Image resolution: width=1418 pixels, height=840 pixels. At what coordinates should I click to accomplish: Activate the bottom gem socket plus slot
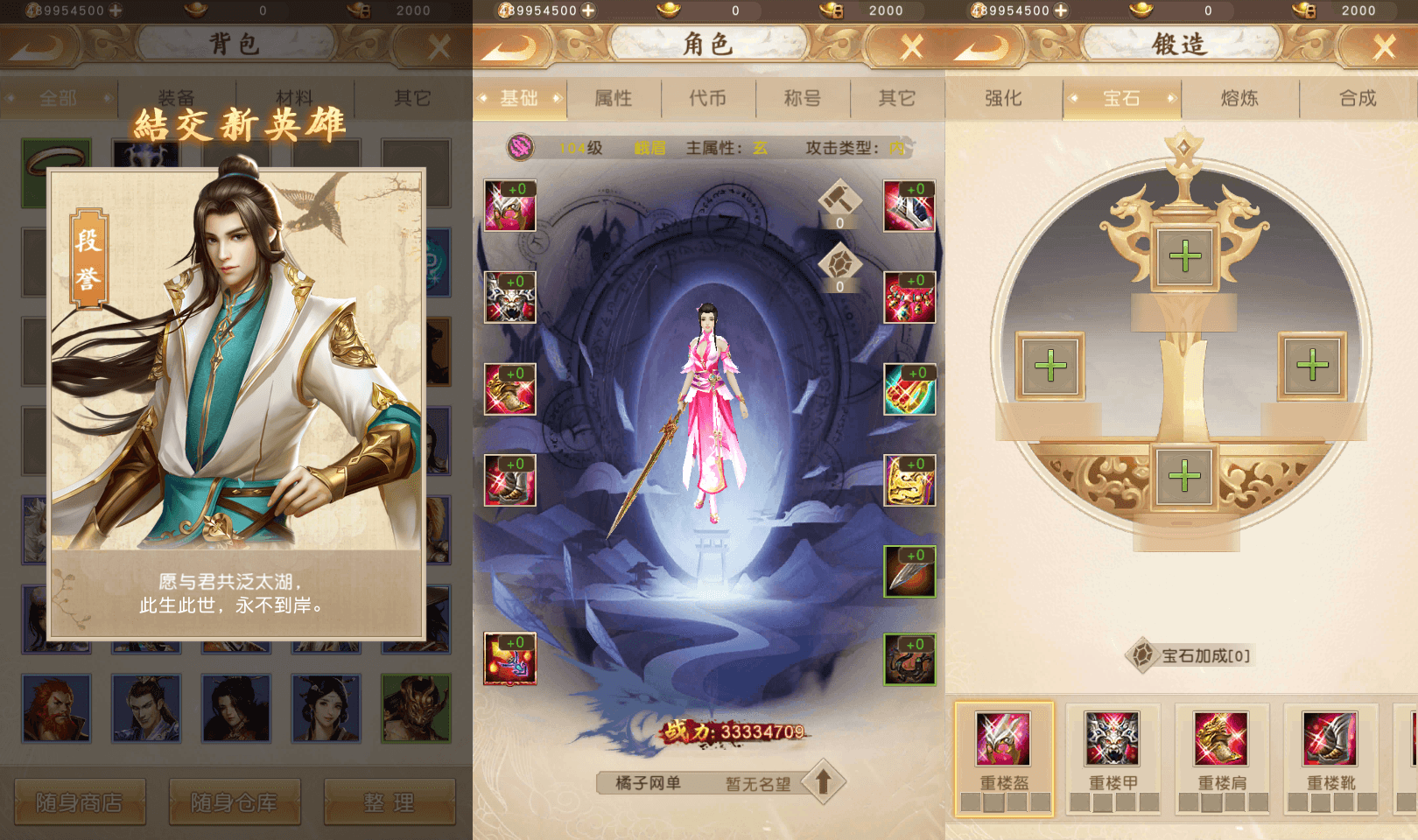coord(1186,475)
